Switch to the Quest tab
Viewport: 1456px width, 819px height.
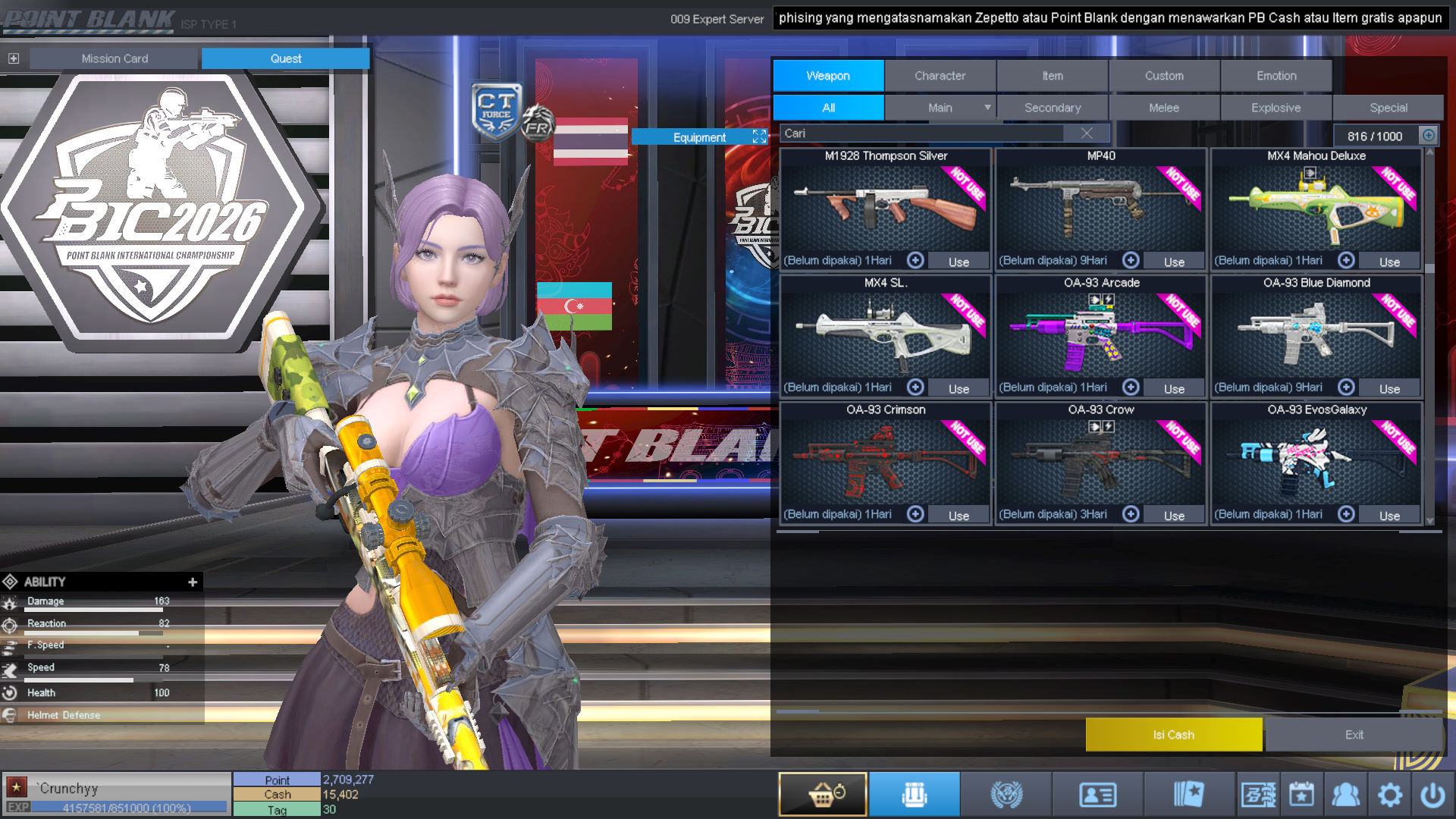pos(285,58)
